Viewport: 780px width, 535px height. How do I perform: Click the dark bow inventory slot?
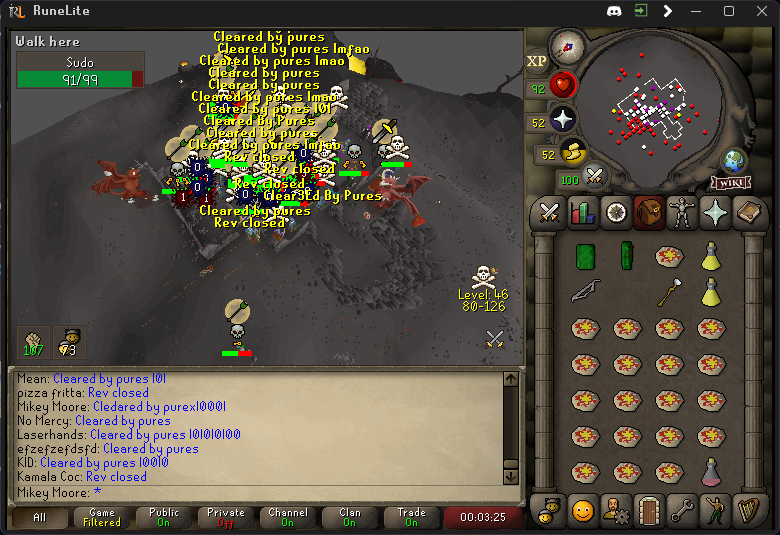(x=586, y=293)
